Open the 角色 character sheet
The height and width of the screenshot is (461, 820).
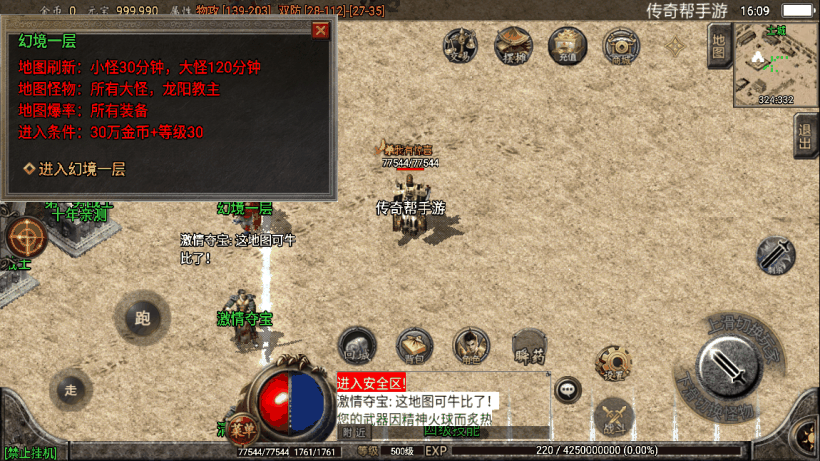470,344
